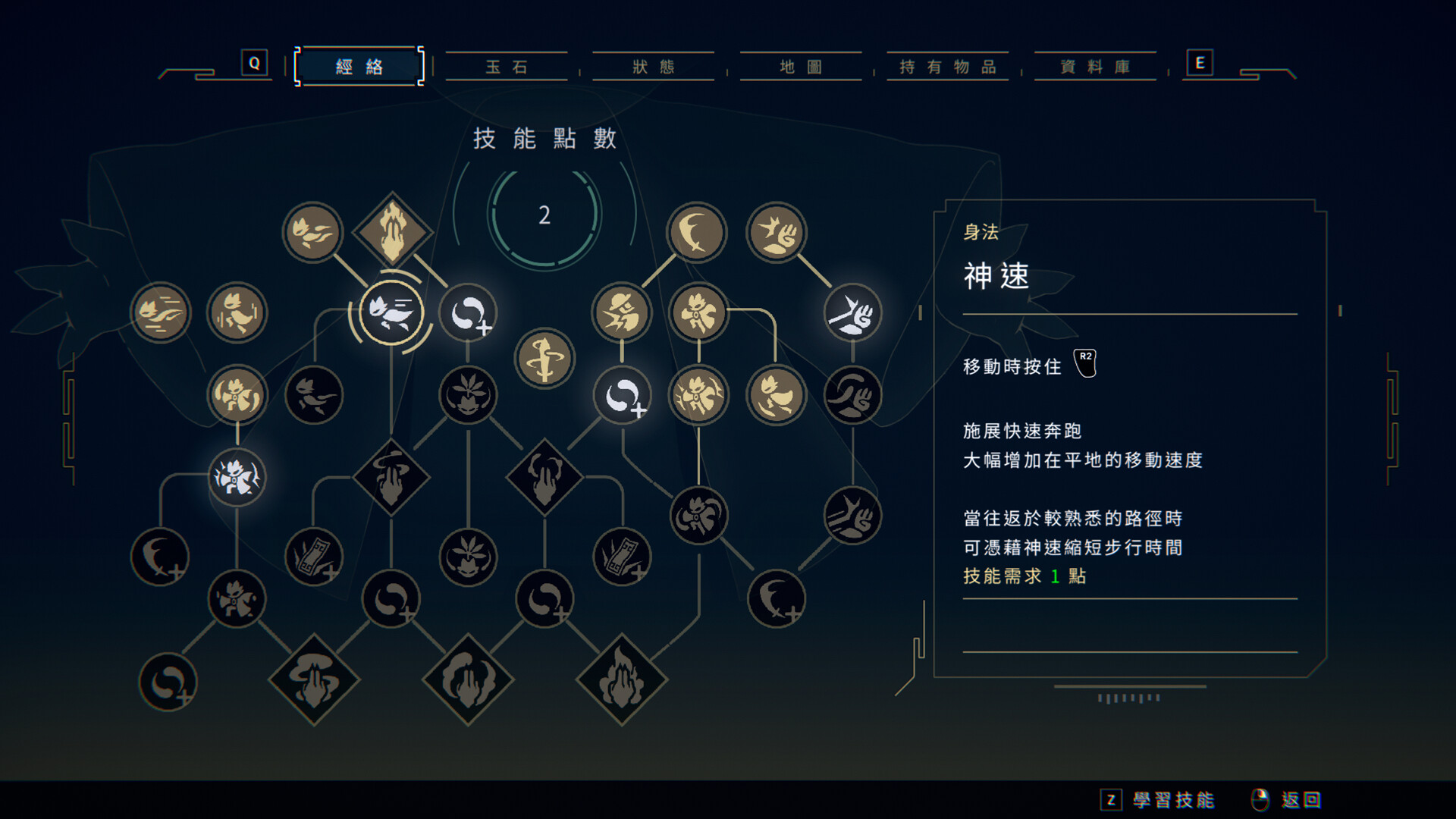Select the leaf-crowned mask skill node below the tree center
Image resolution: width=1456 pixels, height=819 pixels.
coord(468,393)
